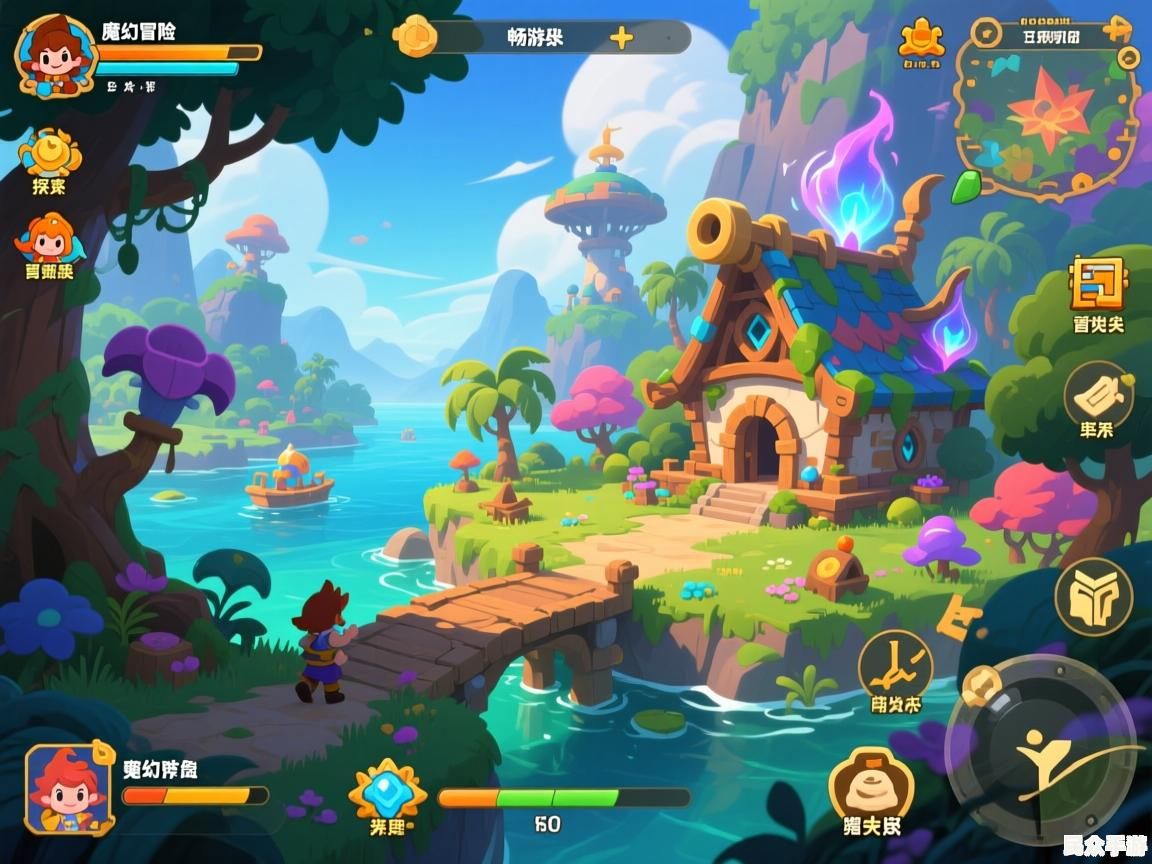Click the green leaf marker below the minimap
The image size is (1152, 864).
966,187
